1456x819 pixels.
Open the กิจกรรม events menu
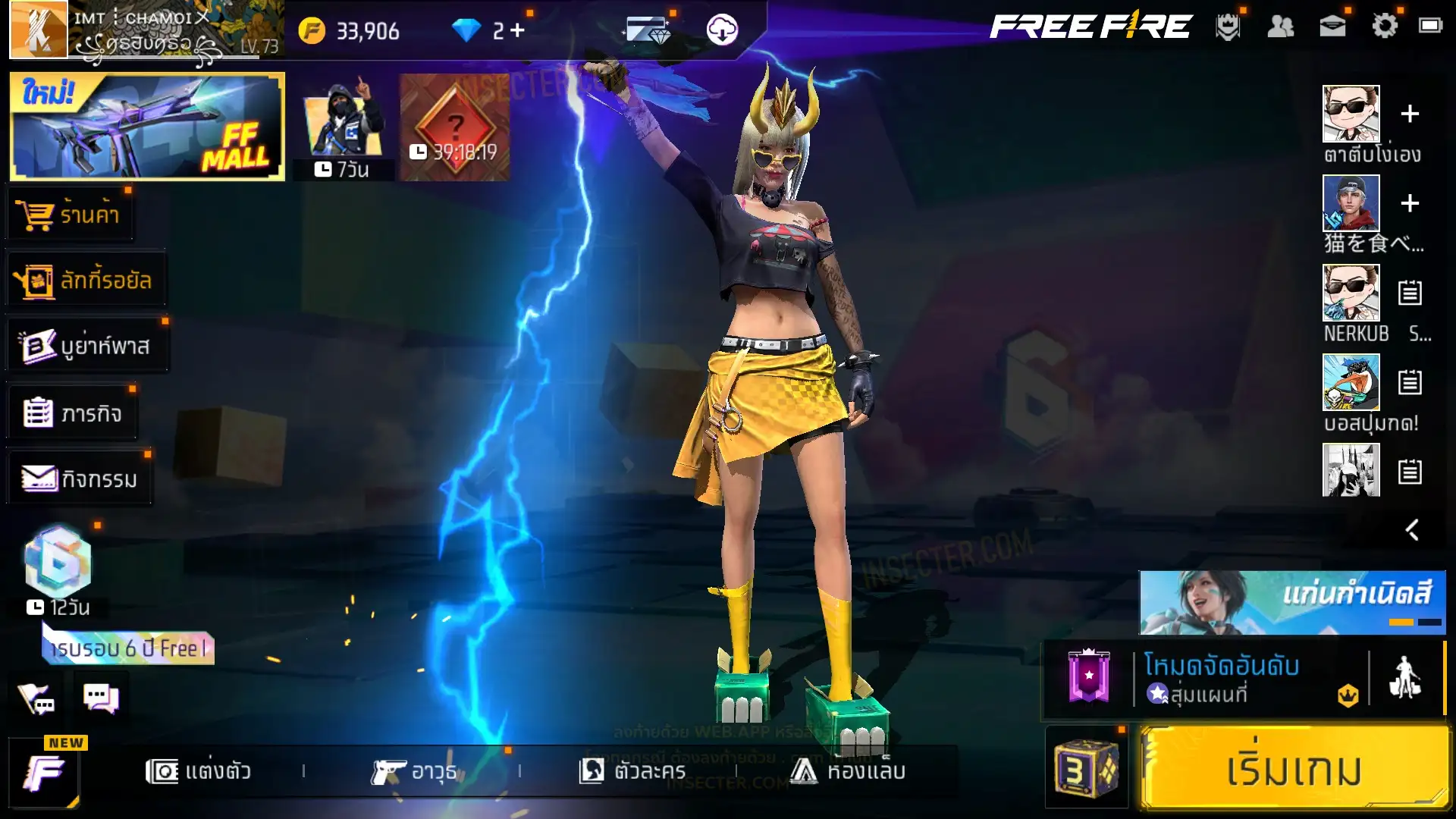[80, 479]
